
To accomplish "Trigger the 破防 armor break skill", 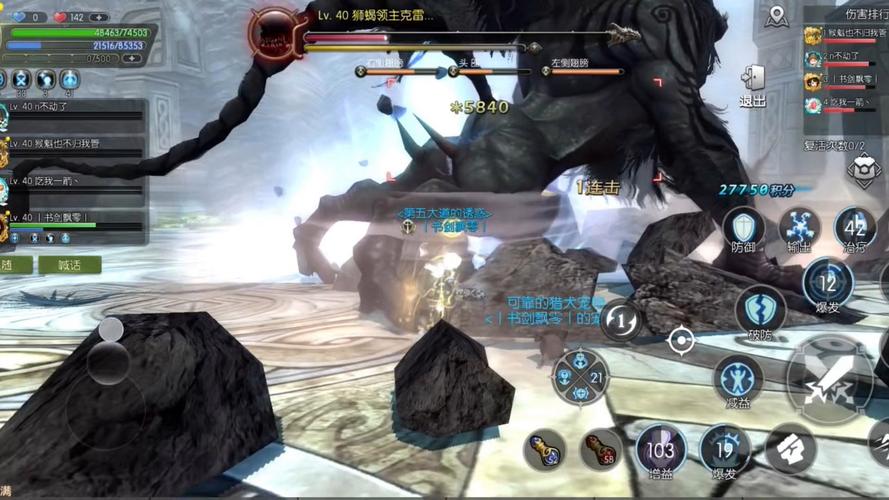I will point(761,312).
